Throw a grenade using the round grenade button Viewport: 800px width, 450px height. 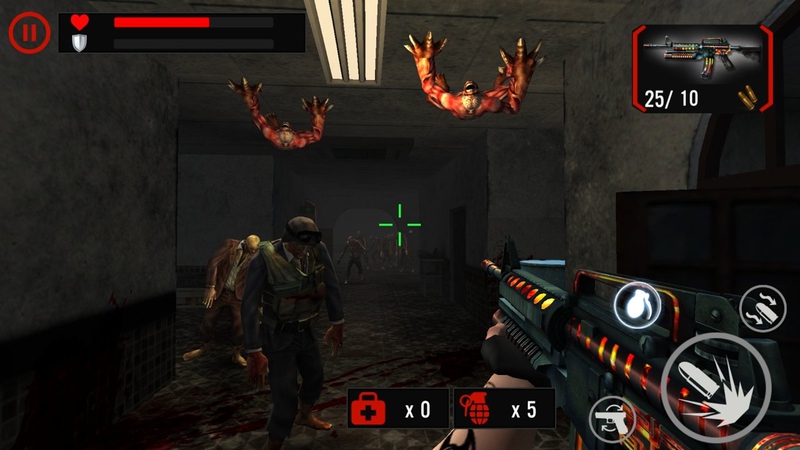(x=637, y=304)
